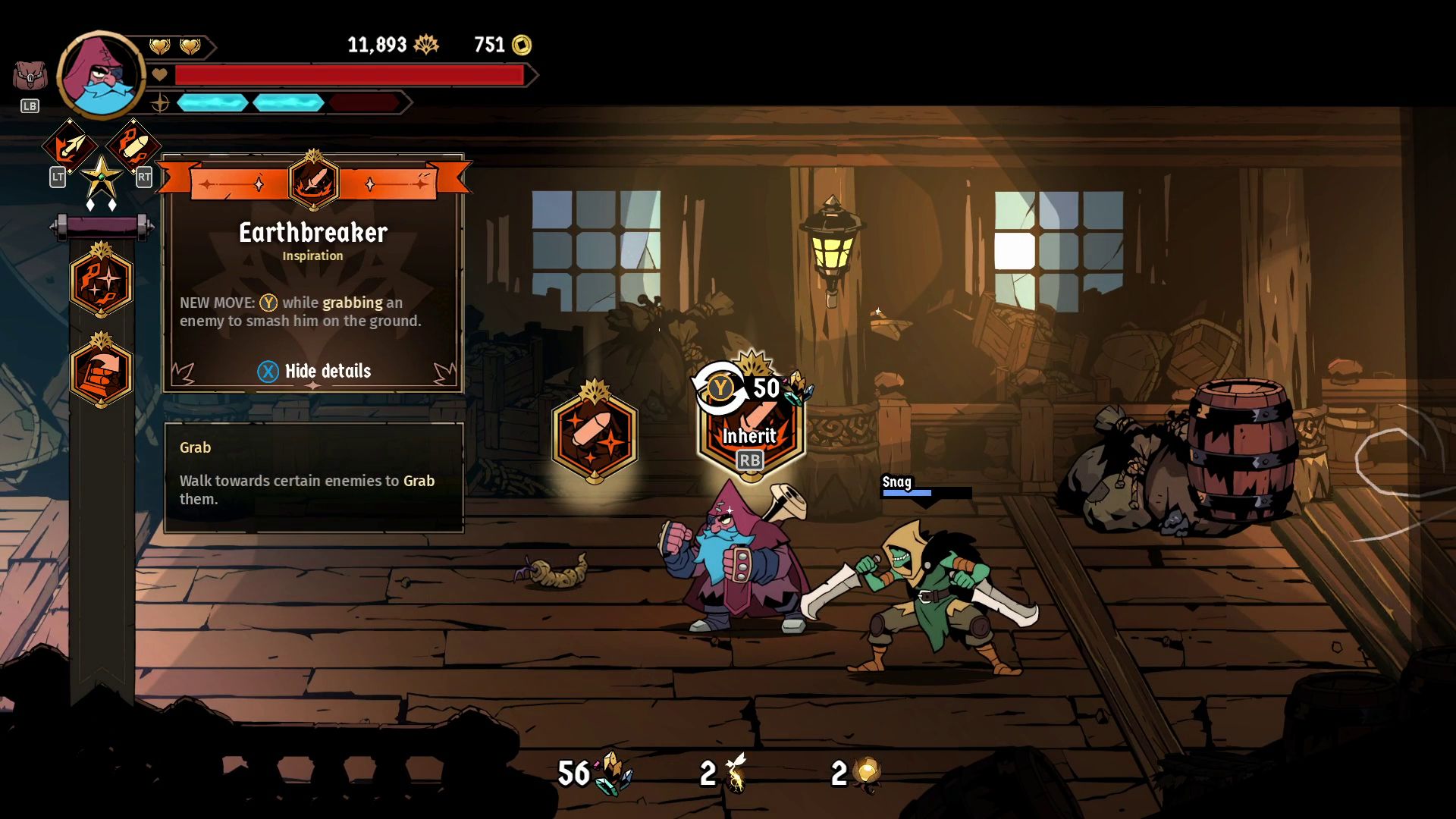
Task: Activate the flaming arrow skill diamond
Action: point(69,147)
